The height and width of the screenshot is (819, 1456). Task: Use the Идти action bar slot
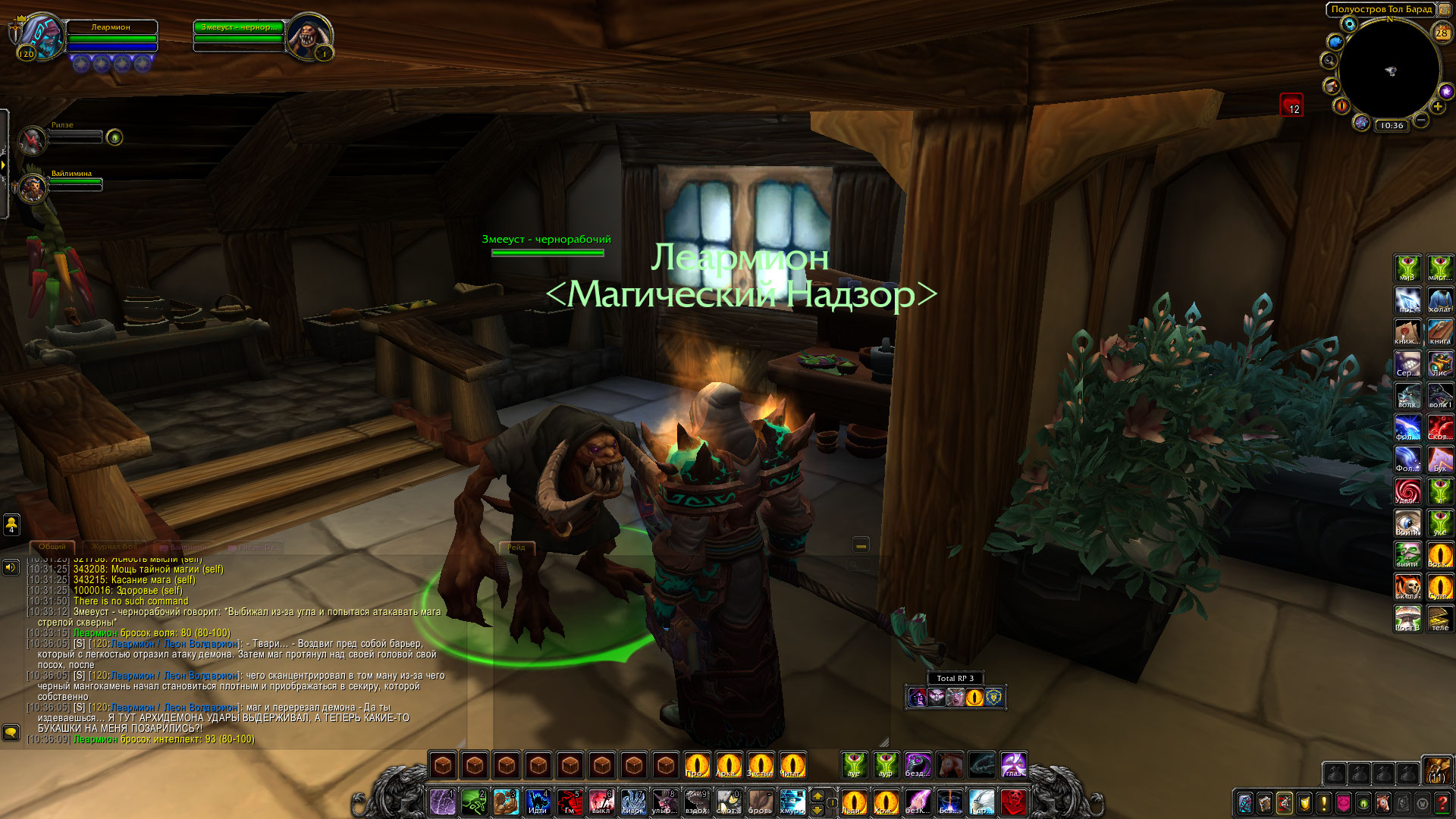[538, 802]
